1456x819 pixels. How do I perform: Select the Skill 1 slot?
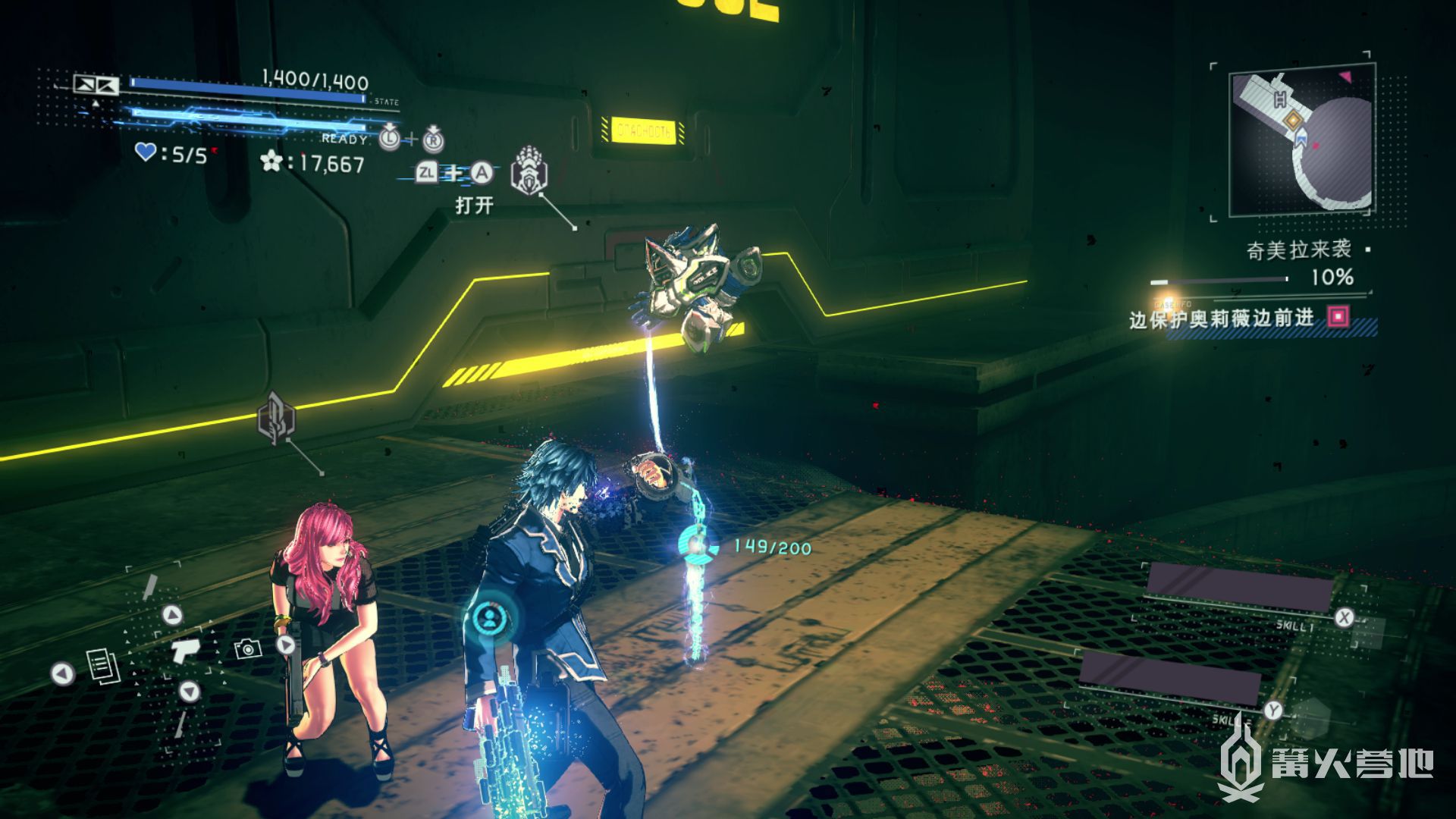(1239, 588)
